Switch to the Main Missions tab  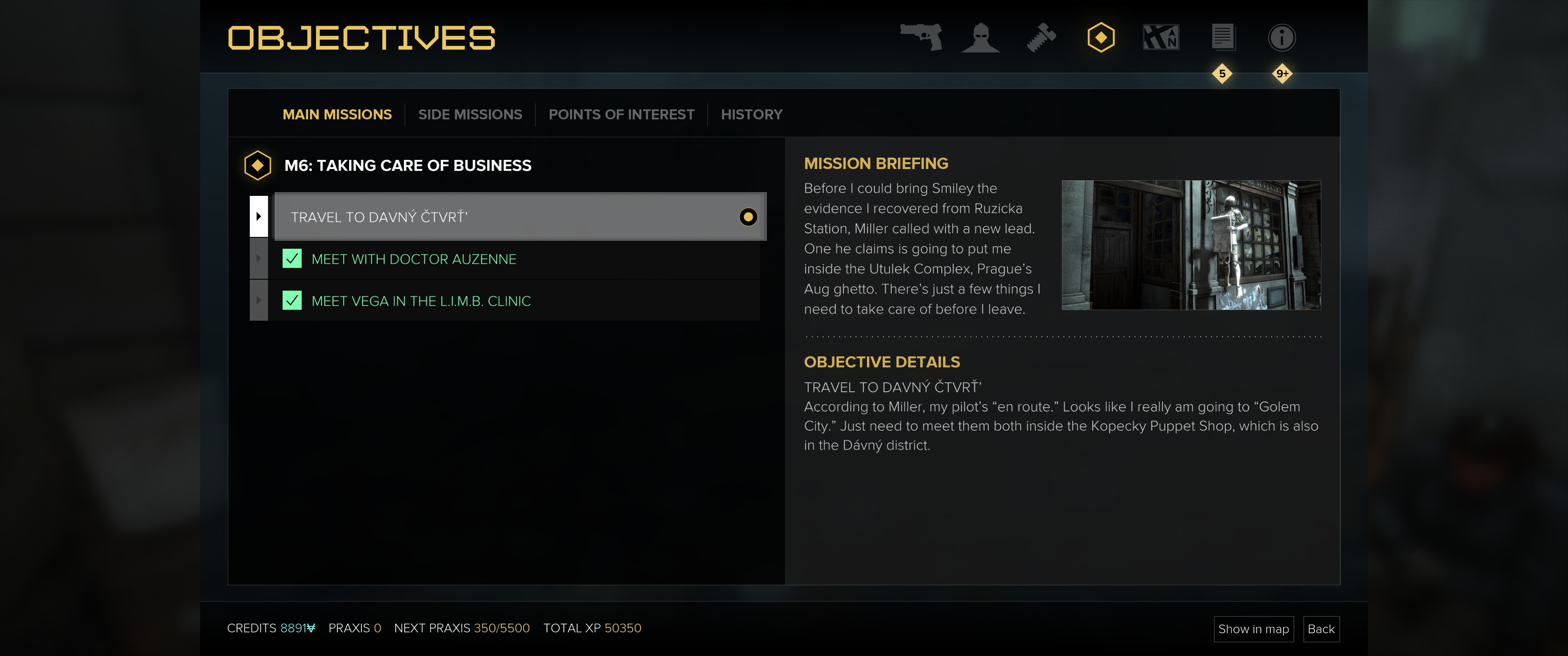click(x=336, y=114)
